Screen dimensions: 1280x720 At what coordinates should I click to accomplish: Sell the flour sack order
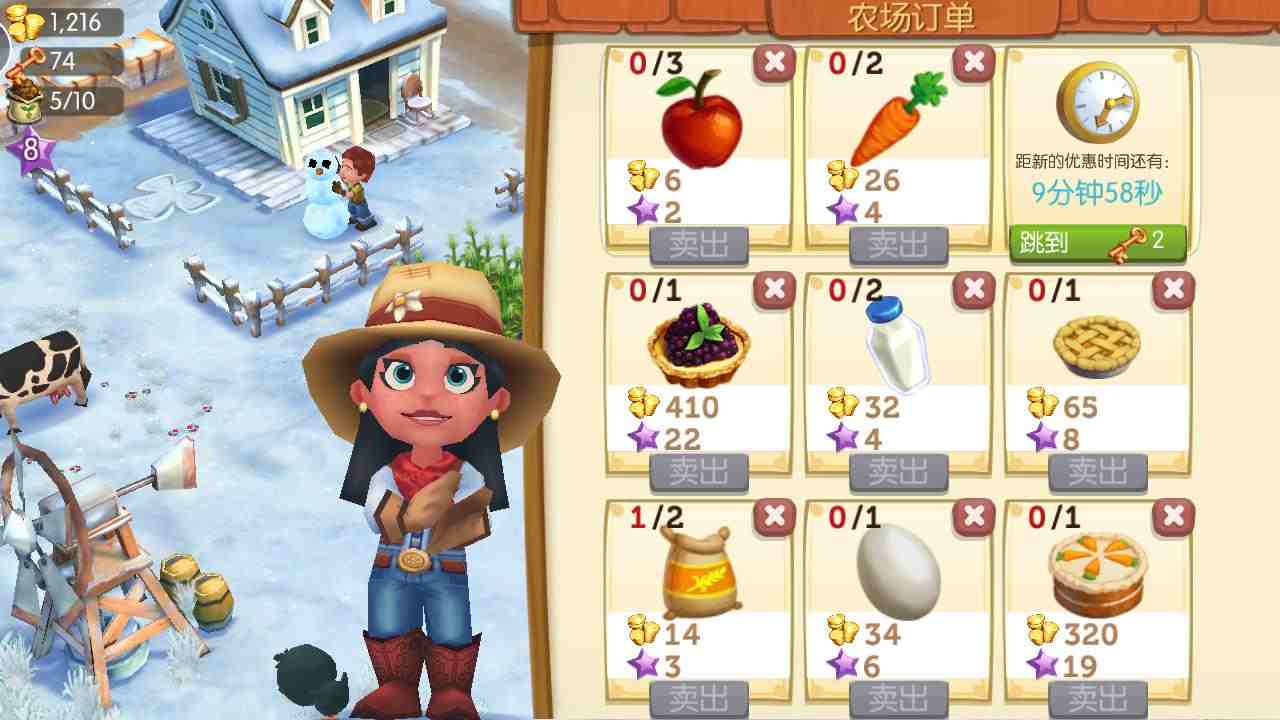(699, 698)
